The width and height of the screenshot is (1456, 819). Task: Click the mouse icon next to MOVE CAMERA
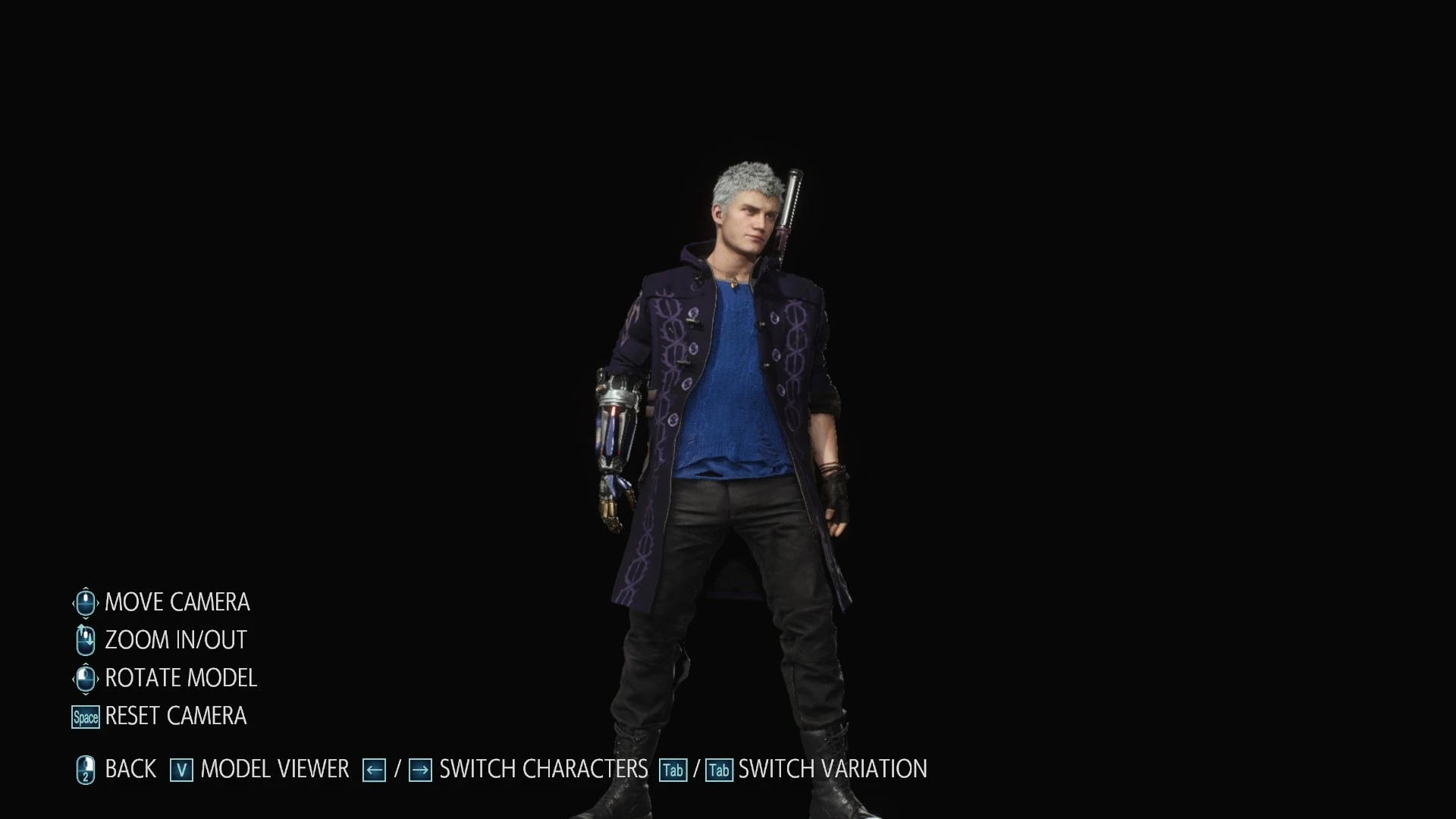coord(84,601)
